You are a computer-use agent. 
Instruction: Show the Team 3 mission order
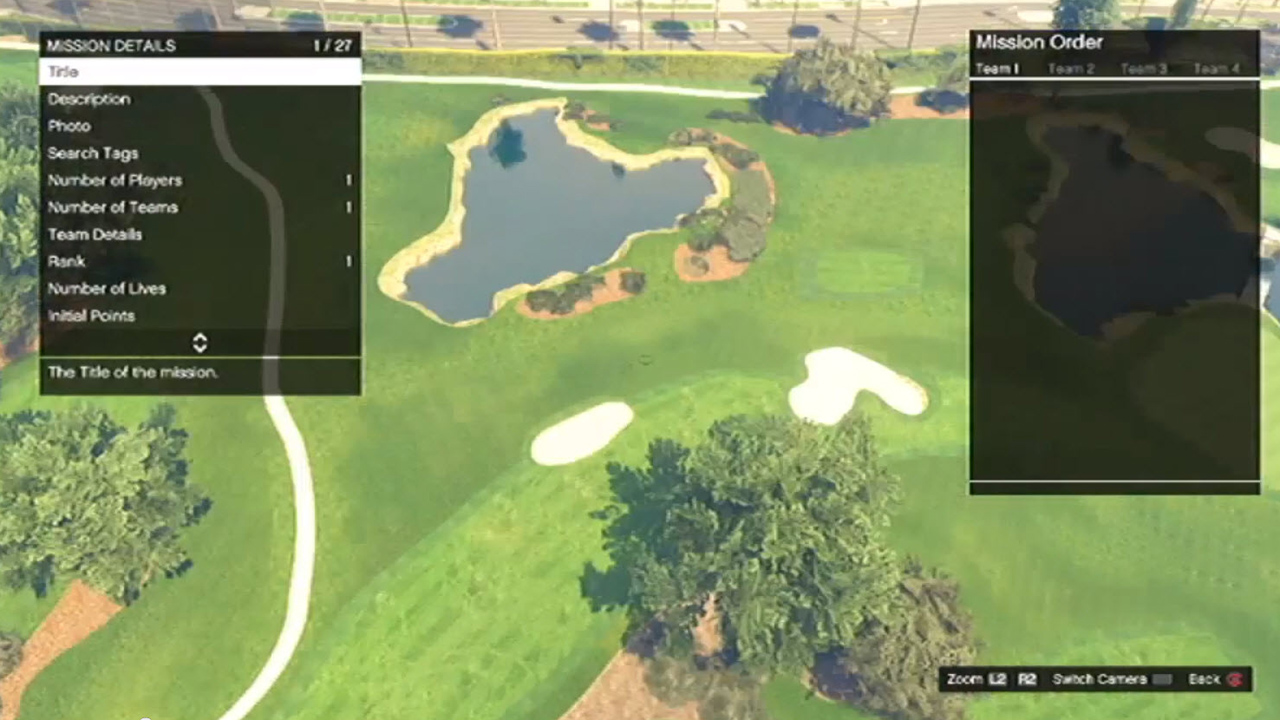tap(1144, 69)
